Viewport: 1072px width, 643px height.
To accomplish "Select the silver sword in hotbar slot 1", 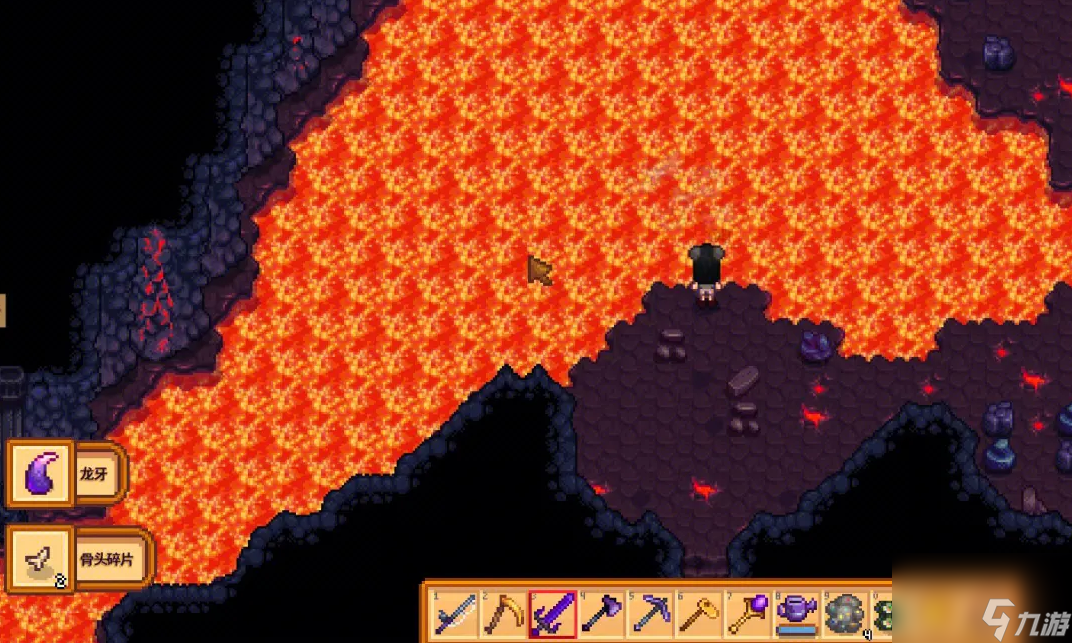I will click(454, 613).
